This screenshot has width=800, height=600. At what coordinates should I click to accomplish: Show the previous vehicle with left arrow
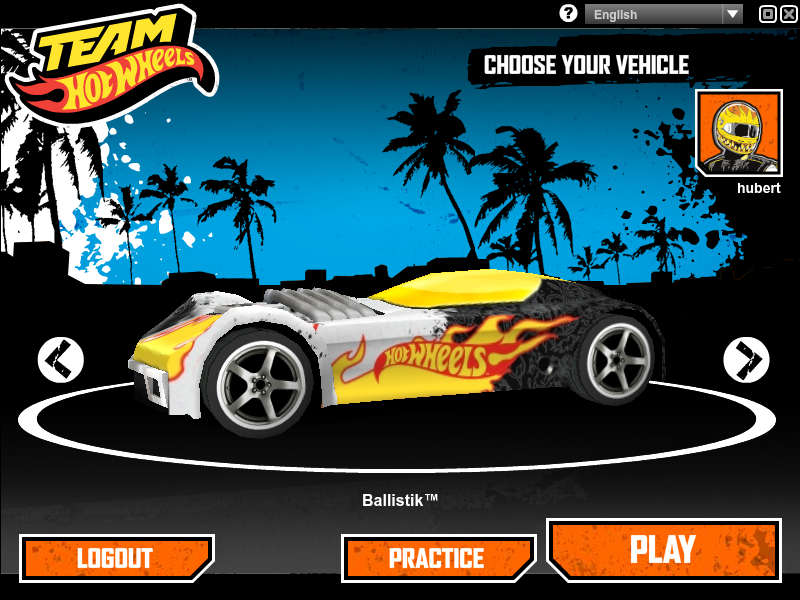pos(60,359)
